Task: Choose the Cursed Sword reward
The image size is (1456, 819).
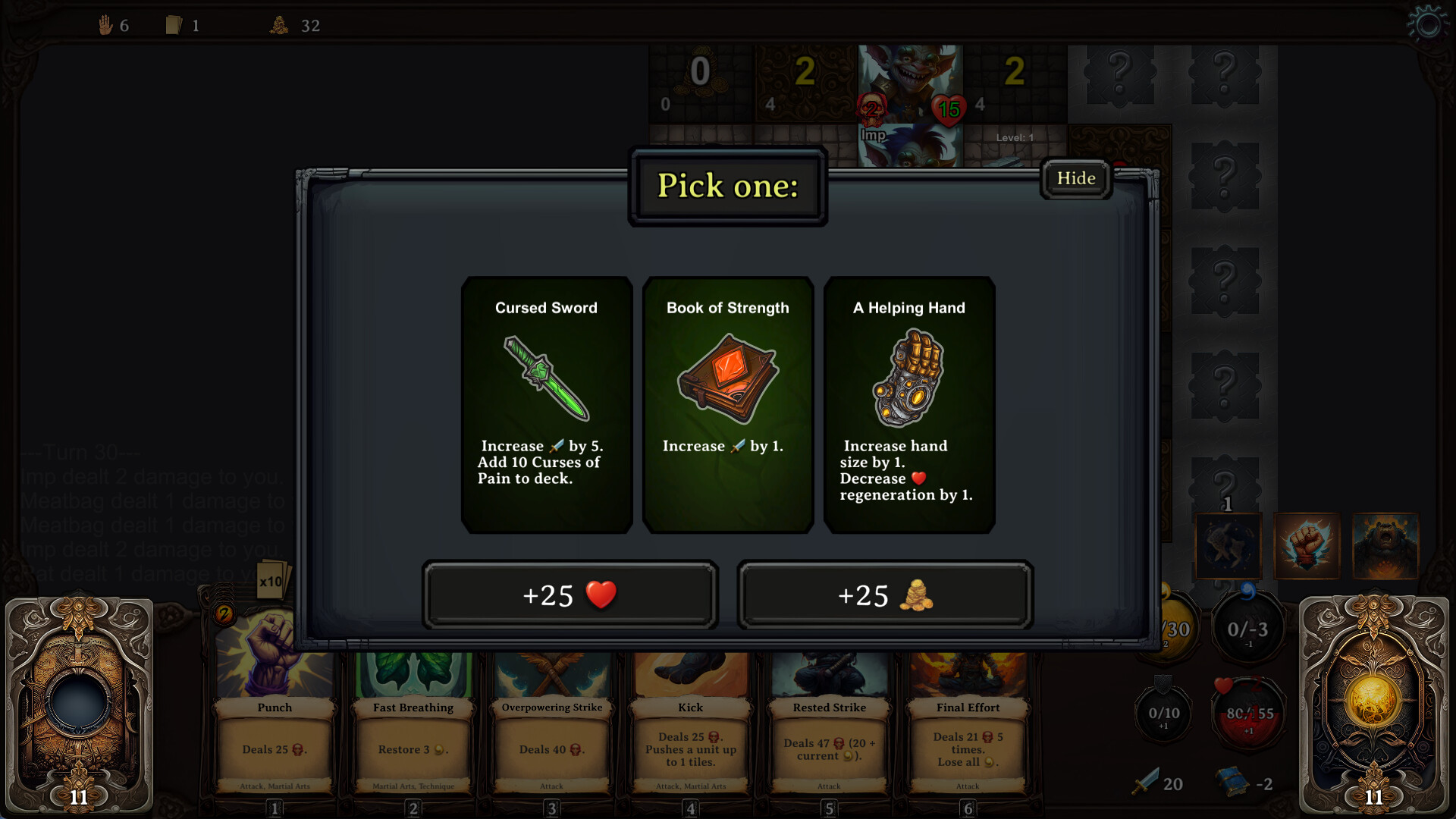Action: [x=546, y=404]
